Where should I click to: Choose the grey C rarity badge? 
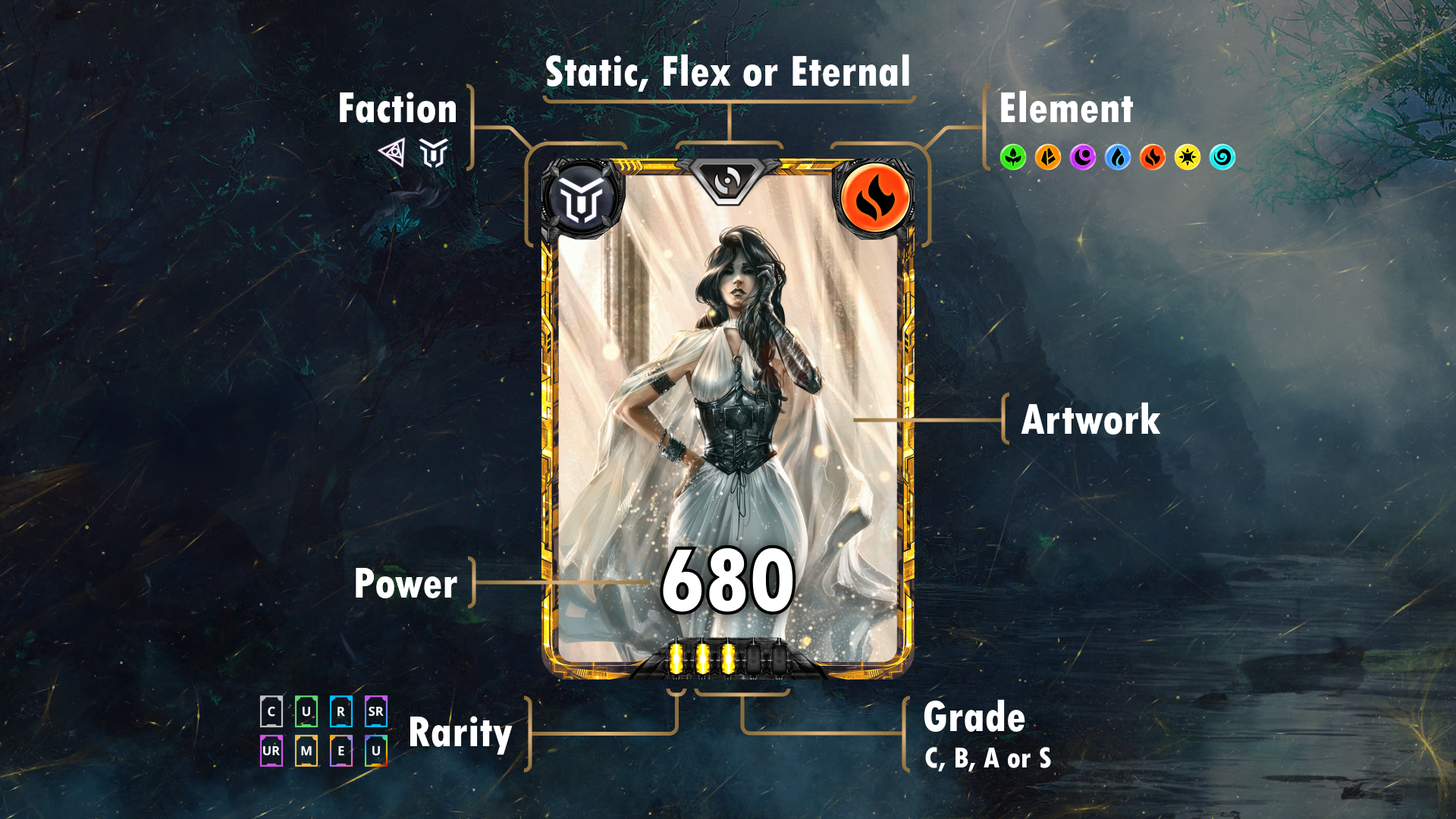click(271, 711)
